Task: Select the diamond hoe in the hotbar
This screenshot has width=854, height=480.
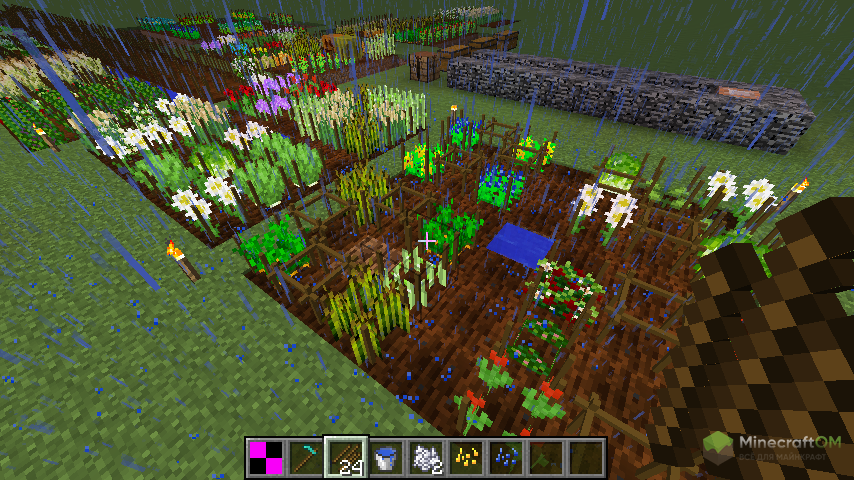Action: [x=306, y=457]
